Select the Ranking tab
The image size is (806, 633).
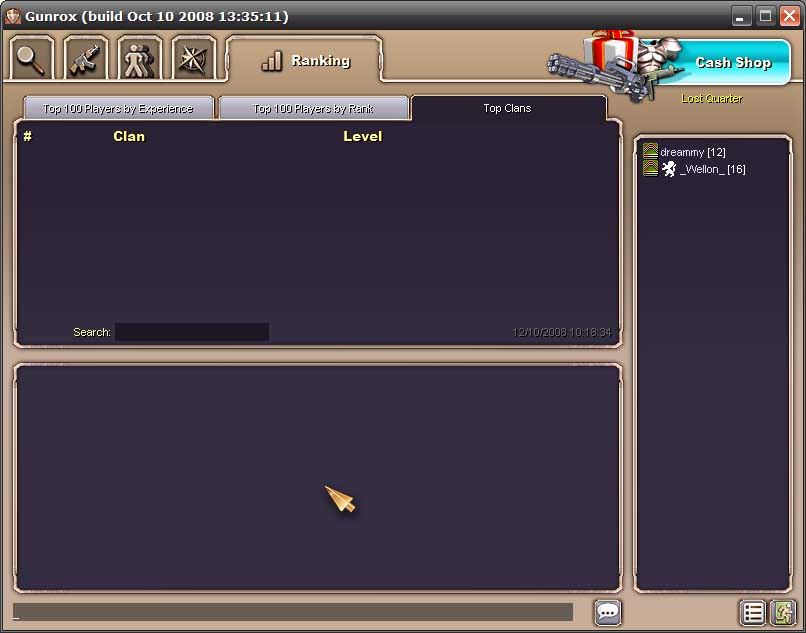point(305,61)
